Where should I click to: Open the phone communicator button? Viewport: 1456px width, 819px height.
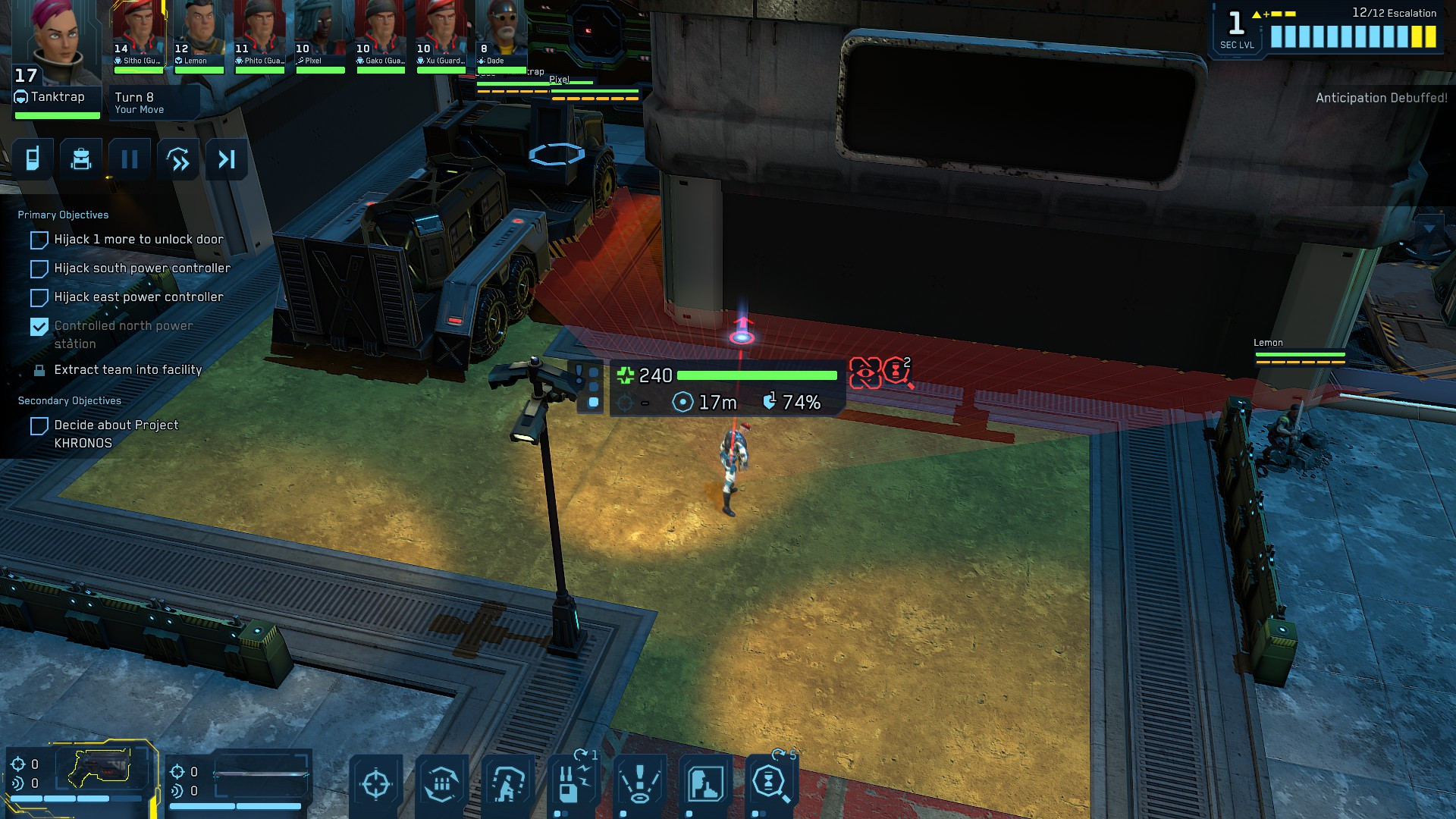[33, 159]
